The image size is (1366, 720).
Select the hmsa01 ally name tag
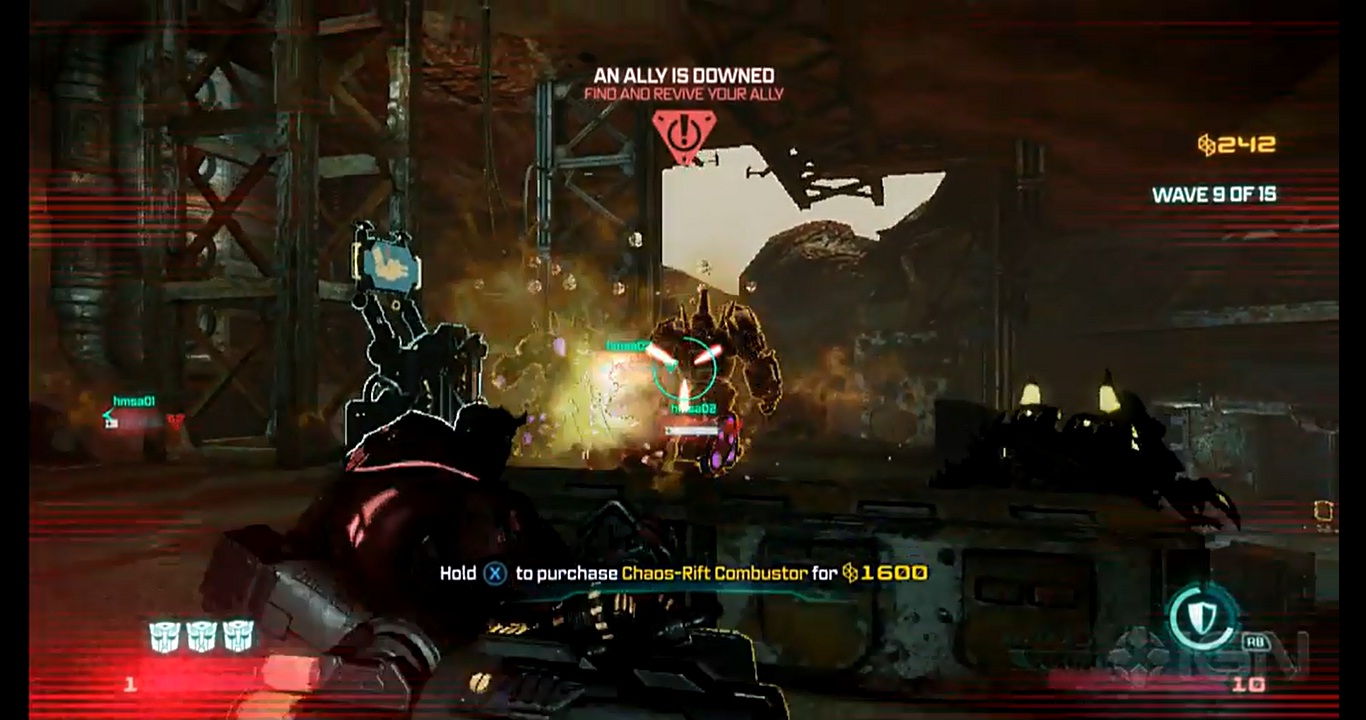click(134, 401)
